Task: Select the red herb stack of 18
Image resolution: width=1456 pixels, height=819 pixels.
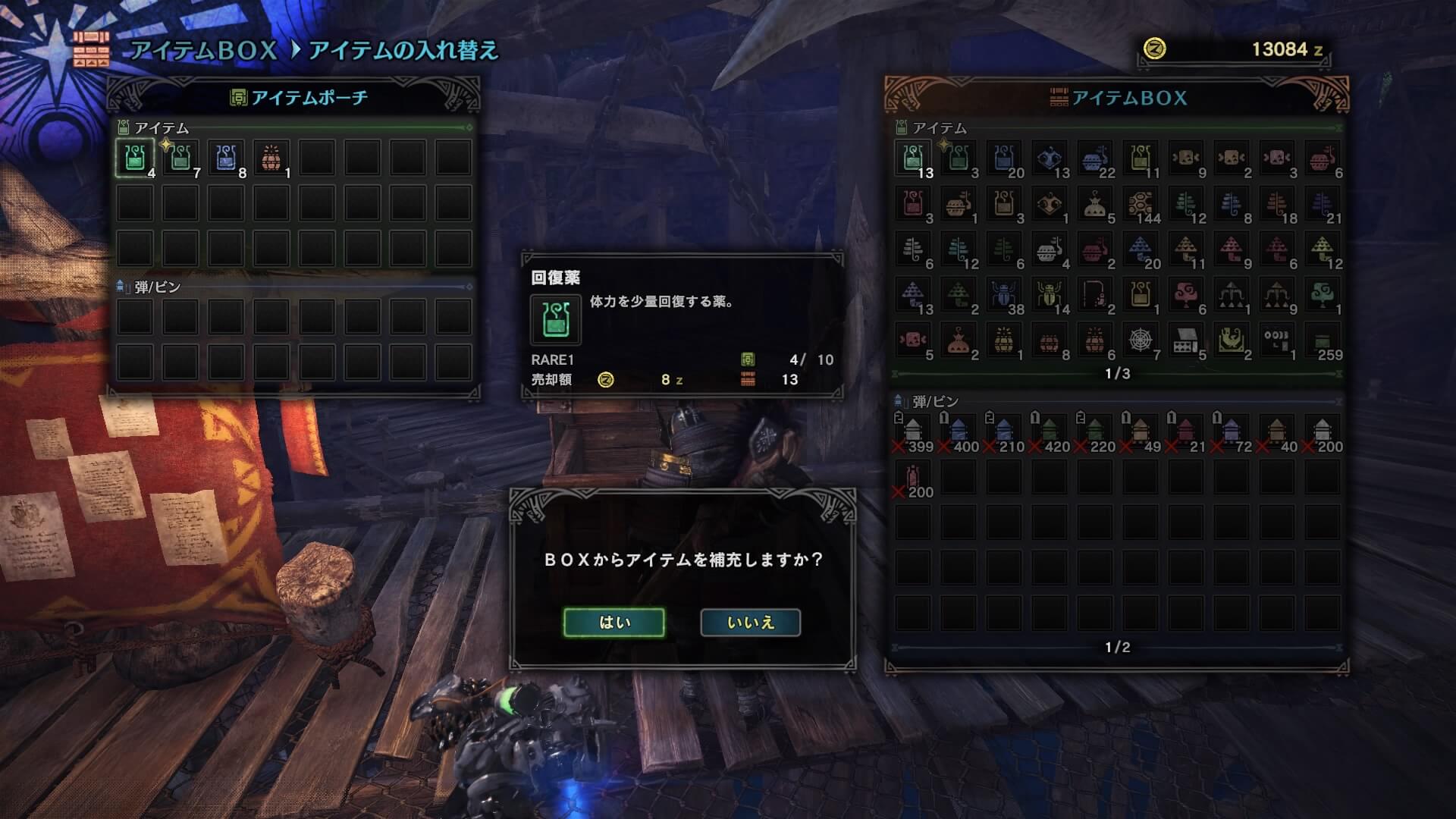Action: [x=1277, y=204]
